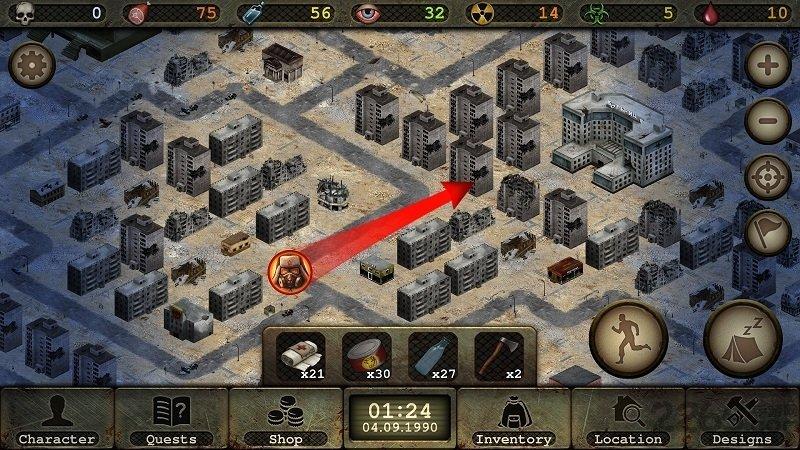The height and width of the screenshot is (450, 800).
Task: Select the player's gas mask map marker
Action: point(289,272)
